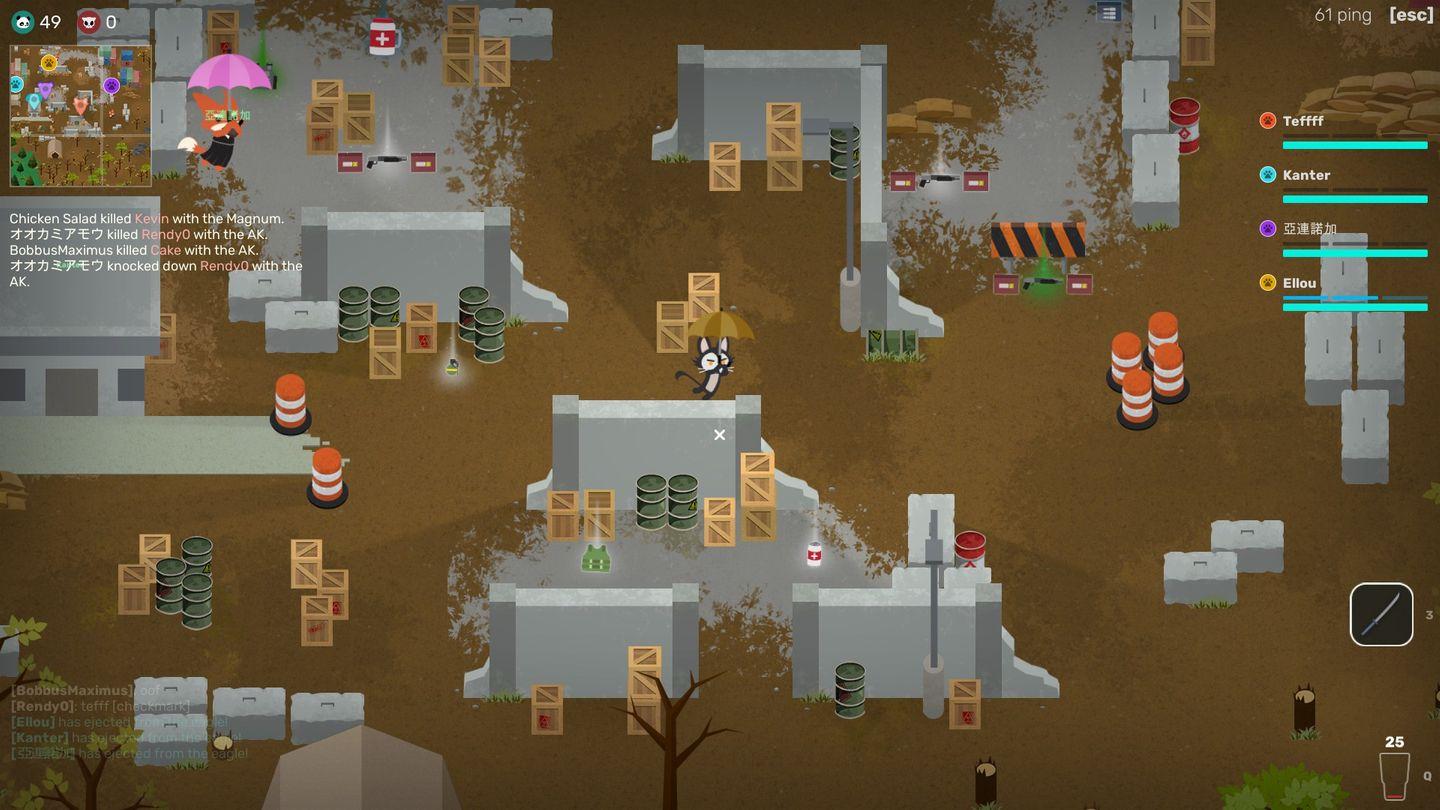Screen dimensions: 1440x810
Task: Open the menu with the esc button
Action: click(1411, 15)
